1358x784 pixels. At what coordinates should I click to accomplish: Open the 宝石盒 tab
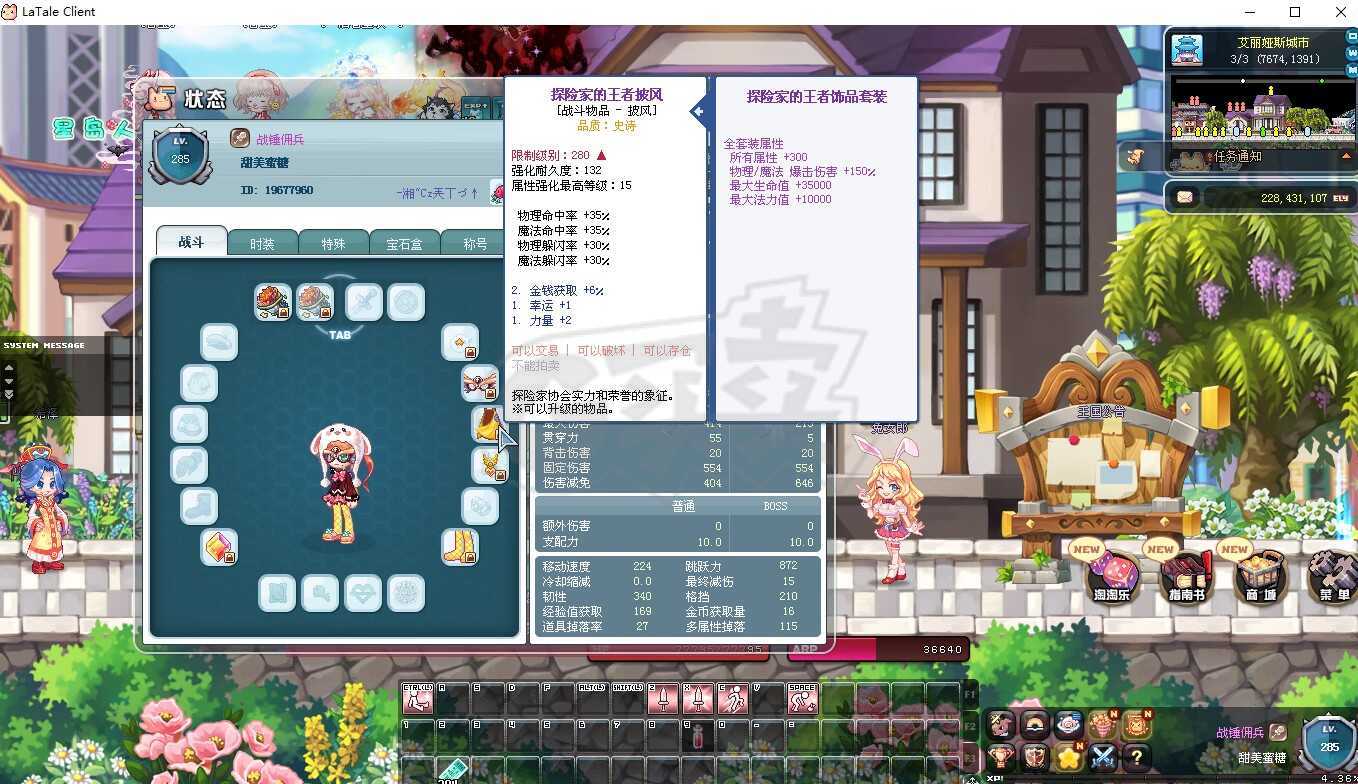point(404,242)
